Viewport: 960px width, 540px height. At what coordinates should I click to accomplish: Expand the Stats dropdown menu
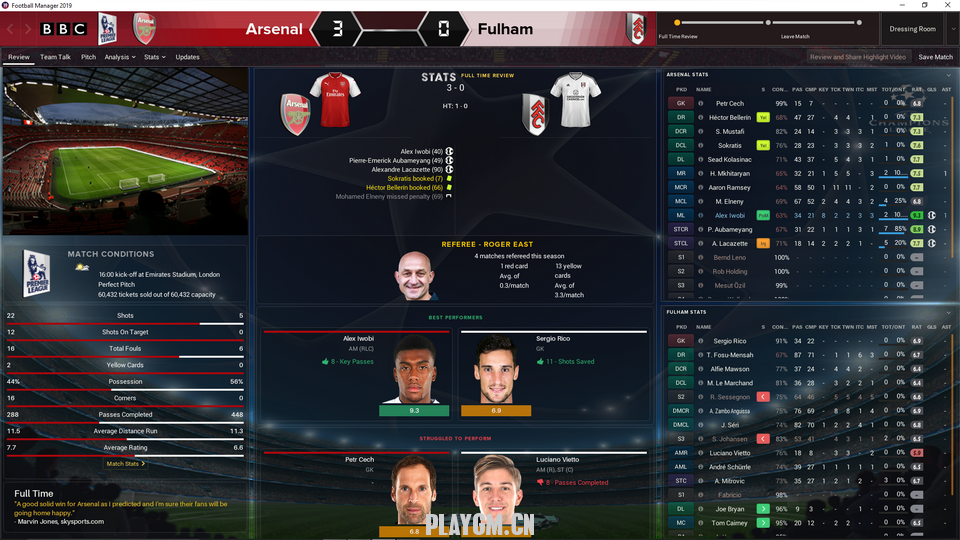click(154, 57)
